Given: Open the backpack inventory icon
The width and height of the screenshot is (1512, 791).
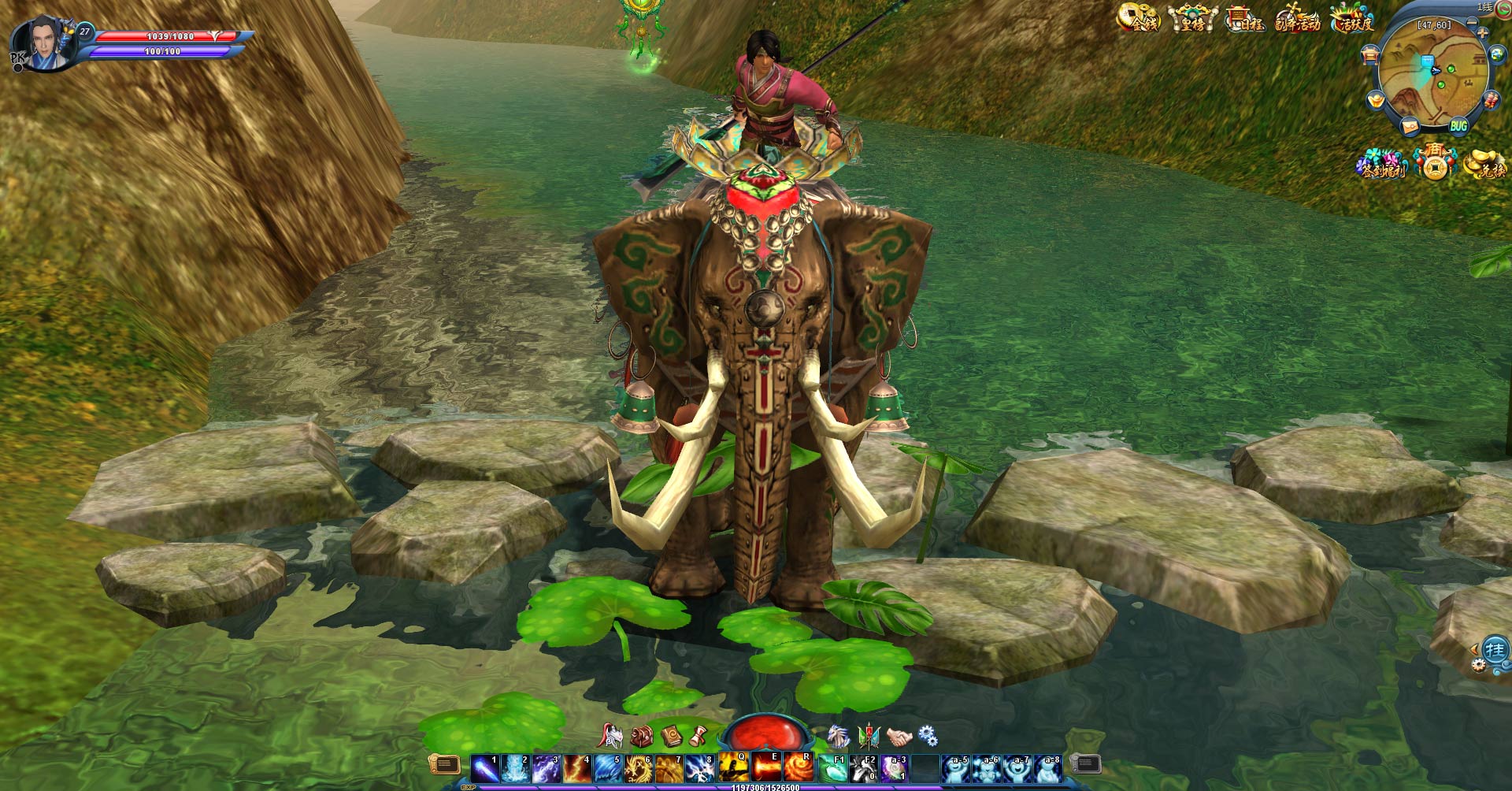Looking at the screenshot, I should tap(642, 737).
